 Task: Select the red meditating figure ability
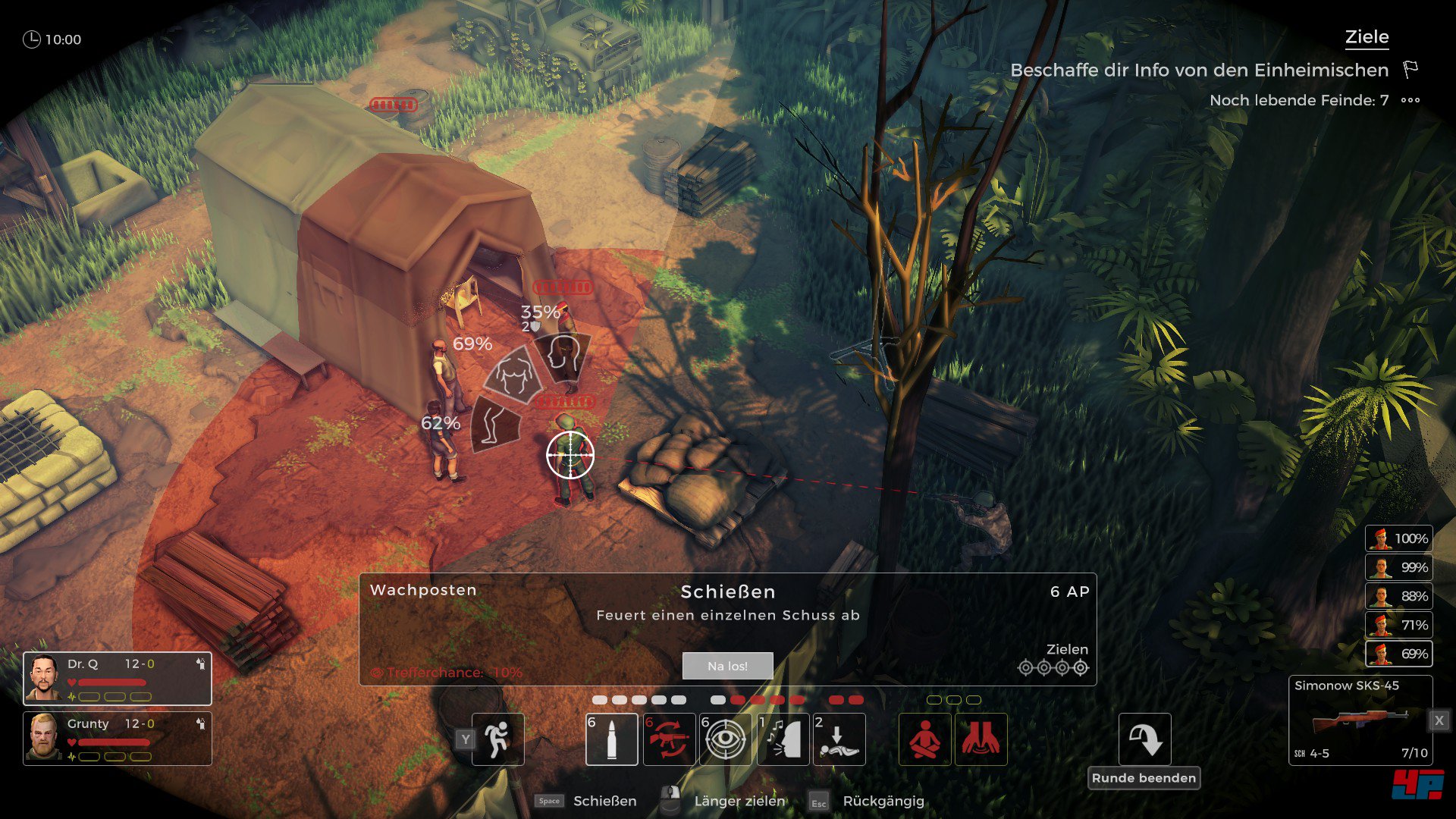coord(924,739)
